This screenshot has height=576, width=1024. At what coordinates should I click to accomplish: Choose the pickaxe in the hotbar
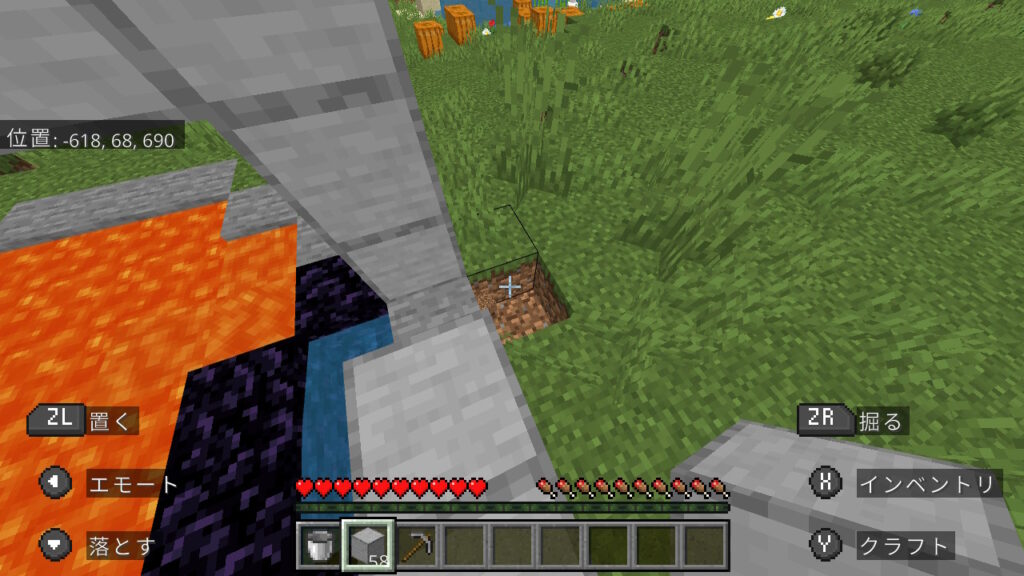tap(417, 546)
